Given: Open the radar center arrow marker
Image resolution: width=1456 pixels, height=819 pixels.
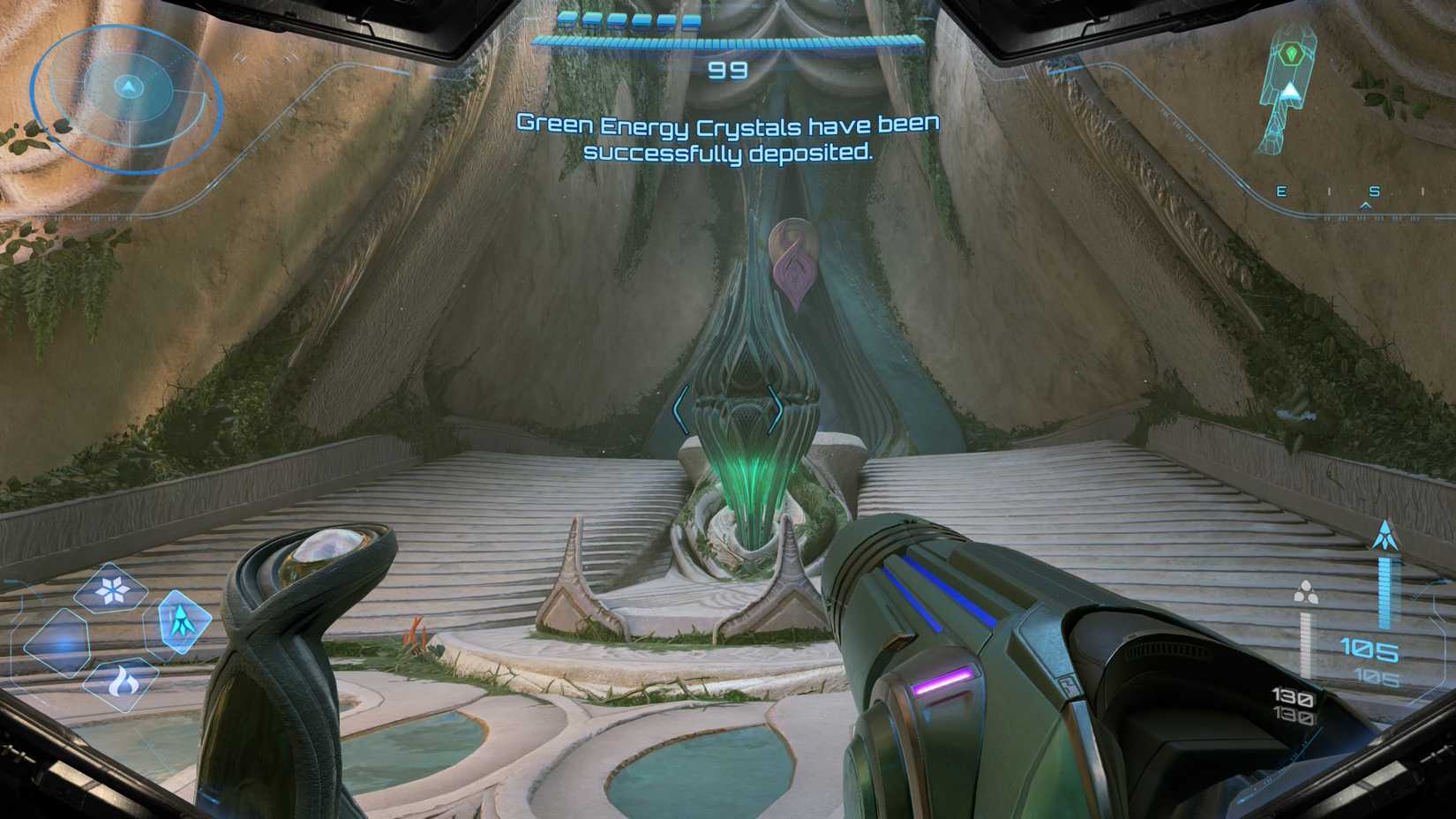Looking at the screenshot, I should pyautogui.click(x=130, y=86).
